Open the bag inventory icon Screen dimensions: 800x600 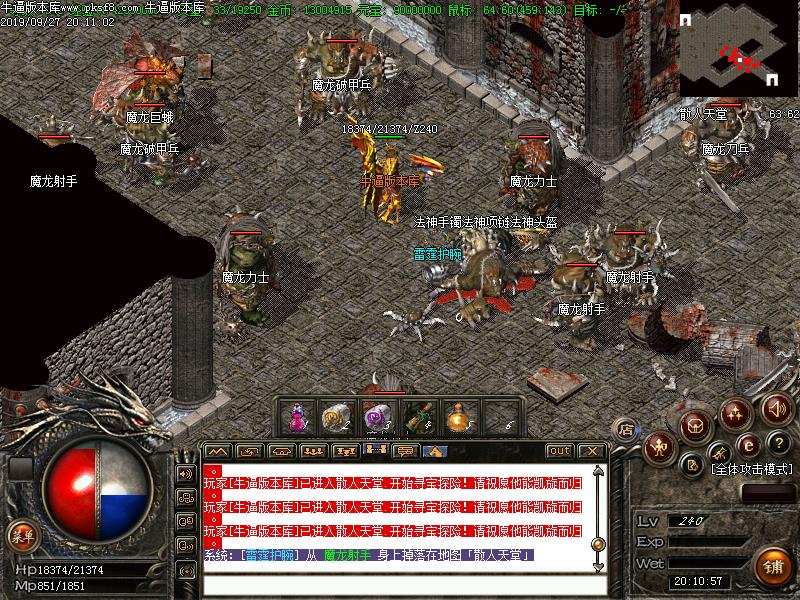[697, 425]
